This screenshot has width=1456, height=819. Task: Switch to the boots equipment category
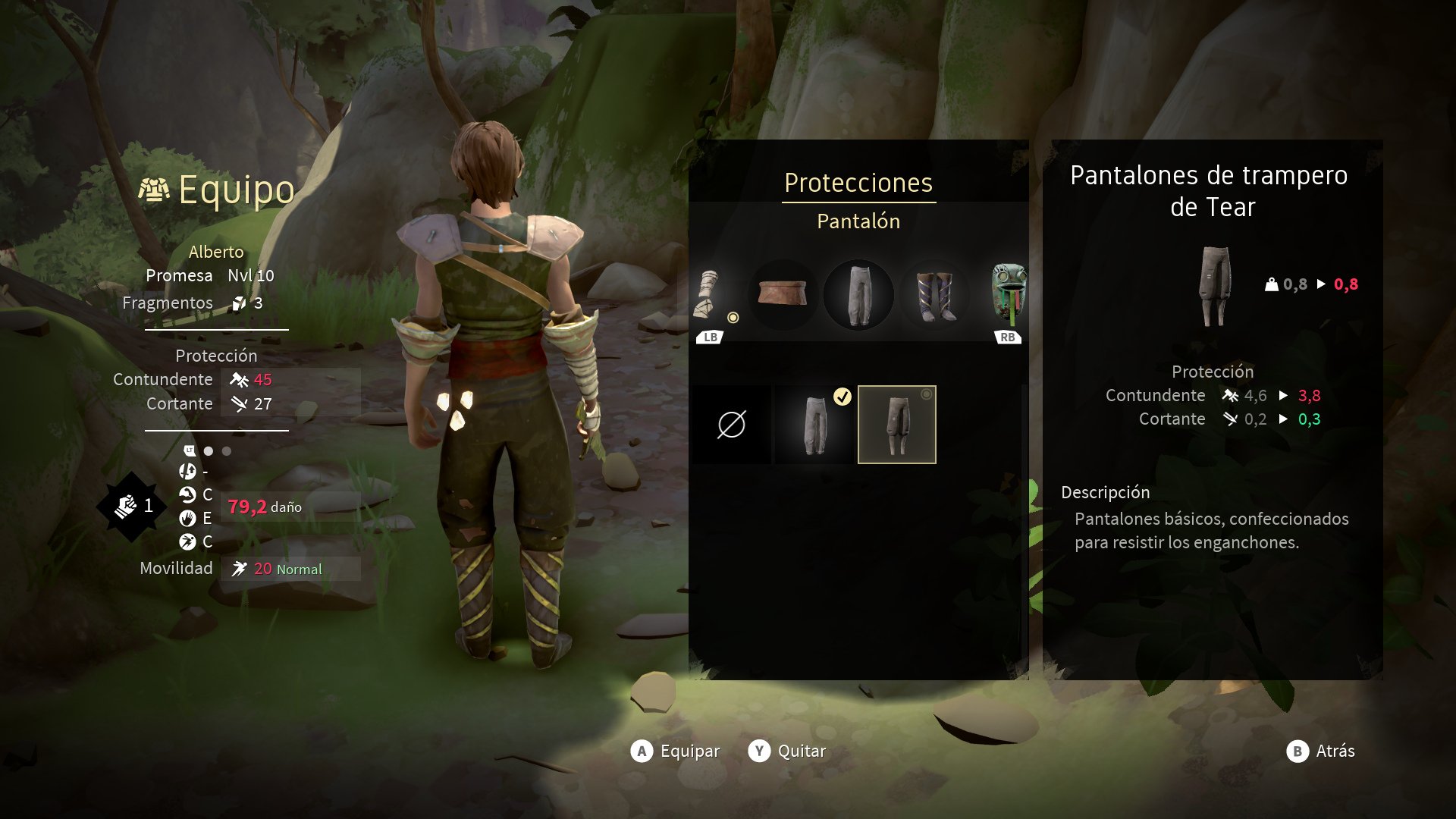[x=934, y=295]
